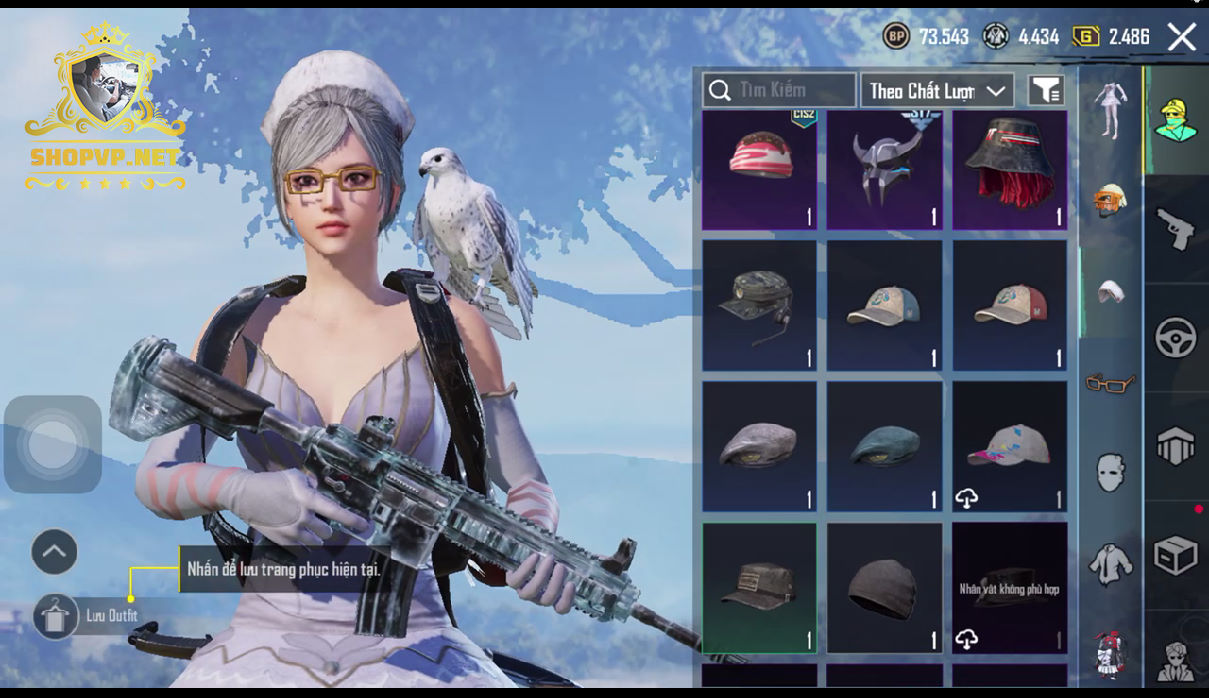Select the highlighted brown military cap
The height and width of the screenshot is (698, 1209).
759,588
